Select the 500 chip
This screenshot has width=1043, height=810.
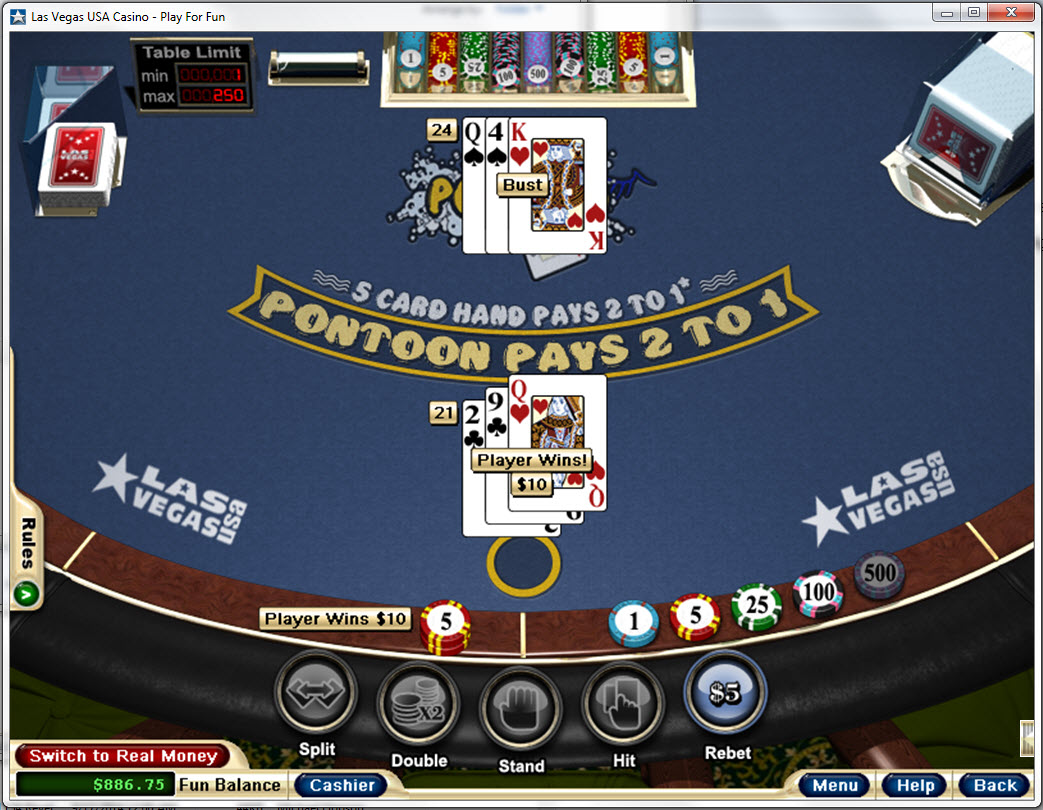879,574
